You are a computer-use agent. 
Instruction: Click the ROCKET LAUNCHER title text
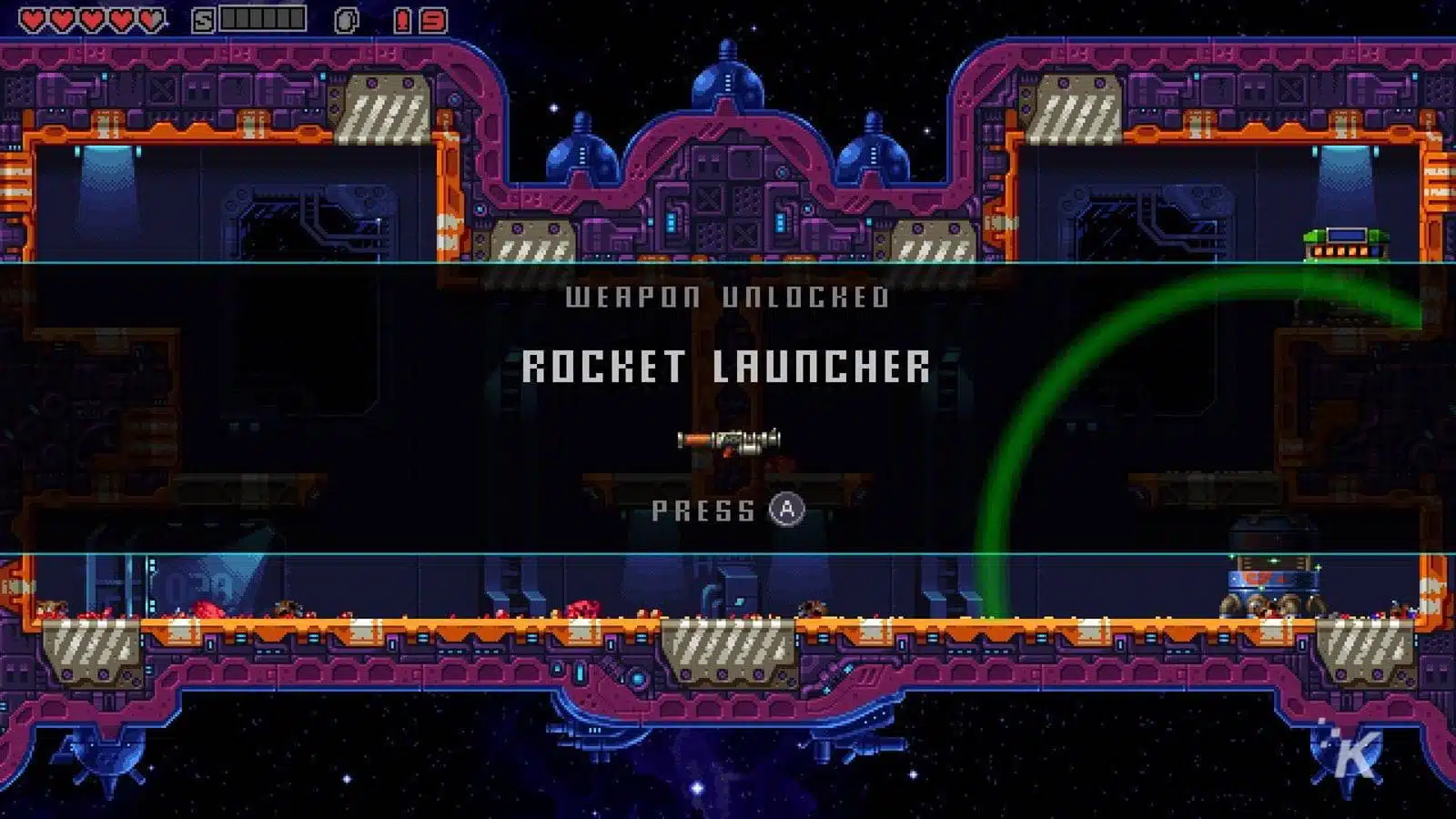726,366
